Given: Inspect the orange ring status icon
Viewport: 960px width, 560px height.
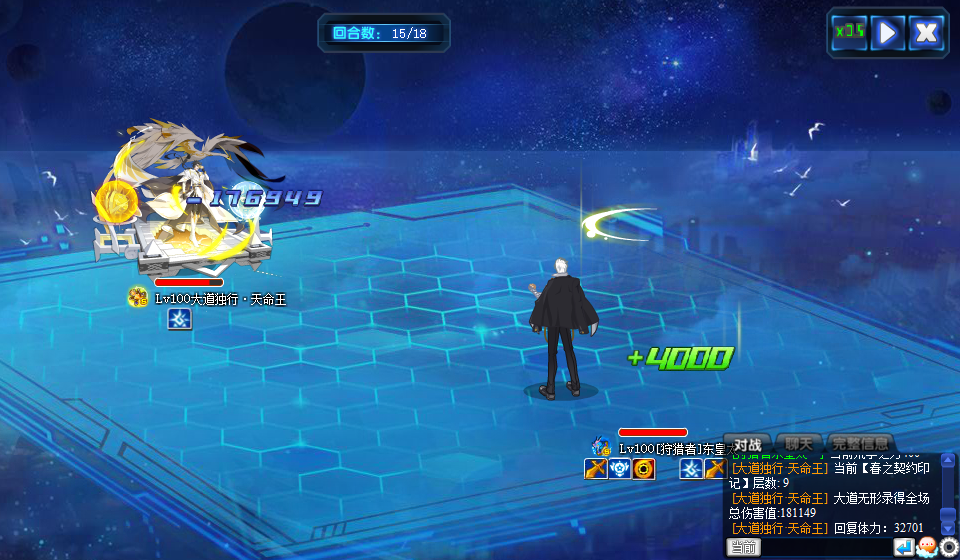Looking at the screenshot, I should pos(644,469).
